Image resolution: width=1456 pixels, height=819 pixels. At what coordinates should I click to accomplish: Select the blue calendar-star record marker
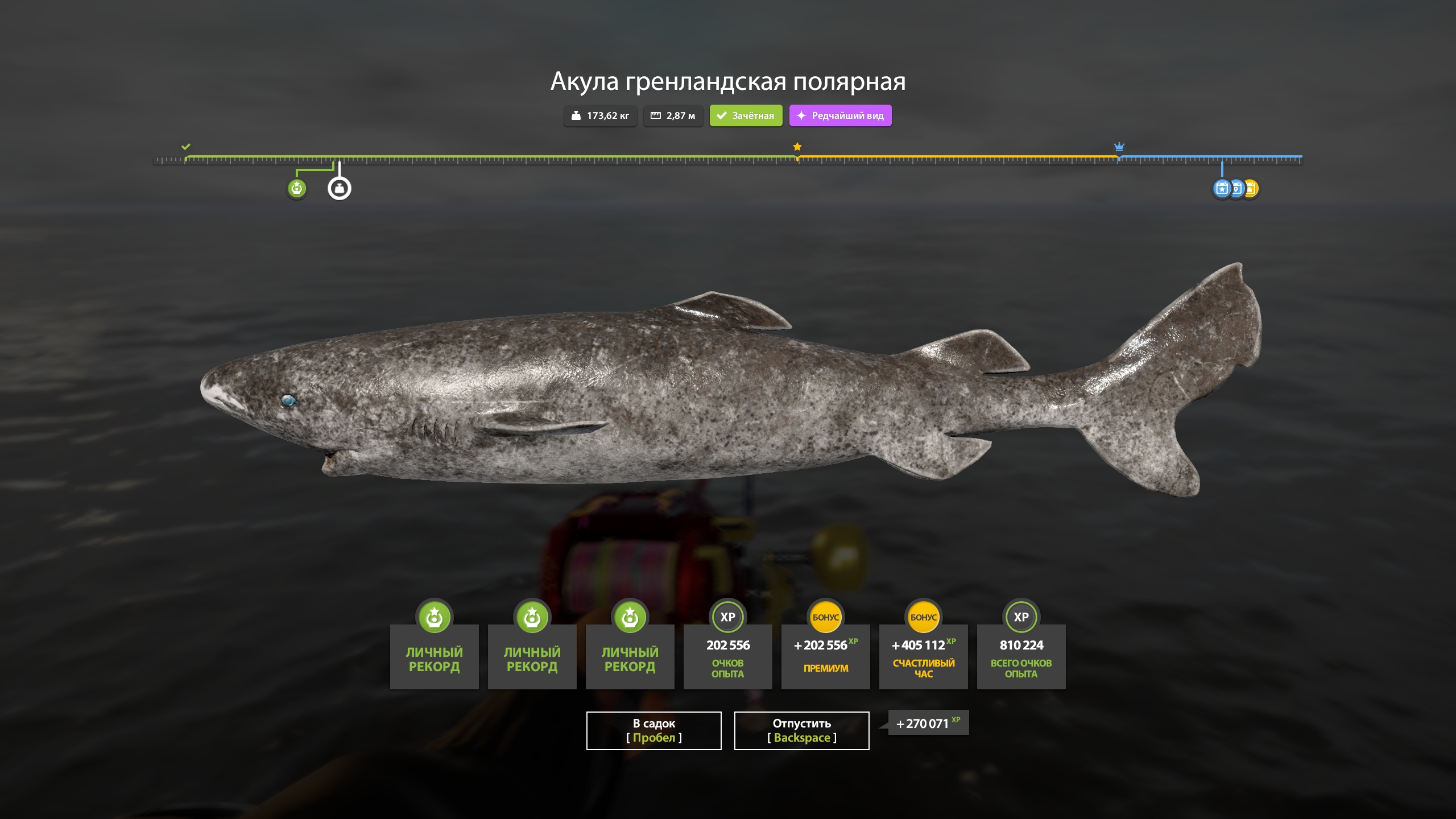click(1221, 188)
